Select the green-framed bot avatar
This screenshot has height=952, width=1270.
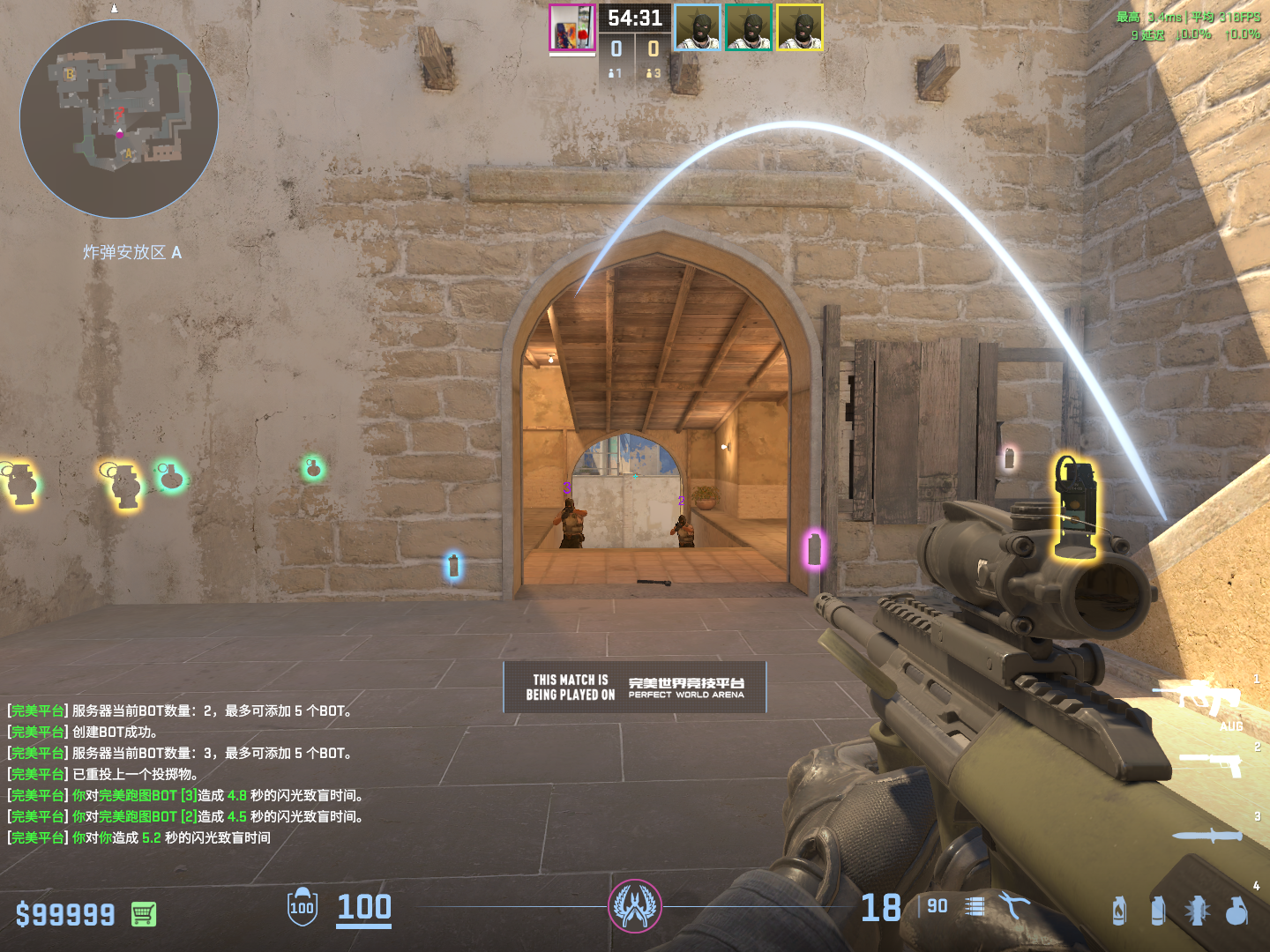(749, 27)
